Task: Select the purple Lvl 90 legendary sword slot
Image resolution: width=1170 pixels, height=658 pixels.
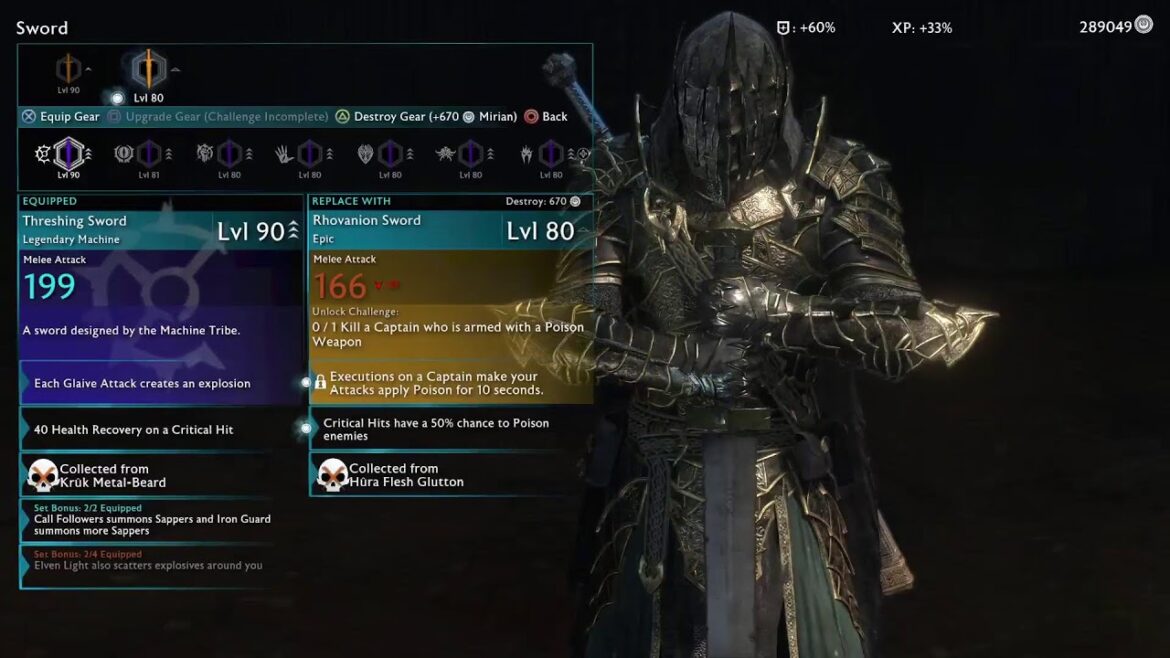Action: [x=68, y=154]
